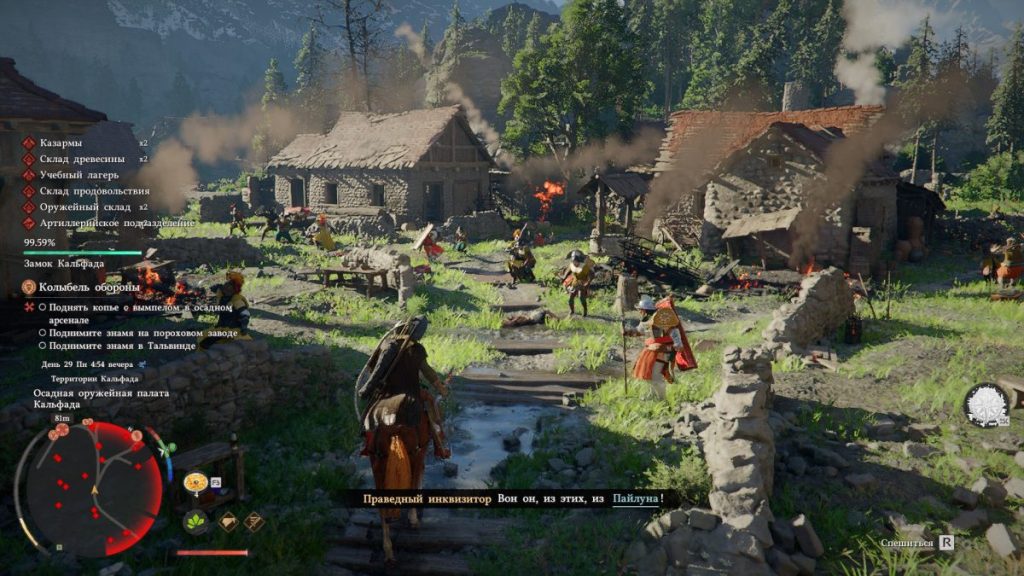Activate the green leaf herb icon
The image size is (1024, 576).
click(195, 521)
